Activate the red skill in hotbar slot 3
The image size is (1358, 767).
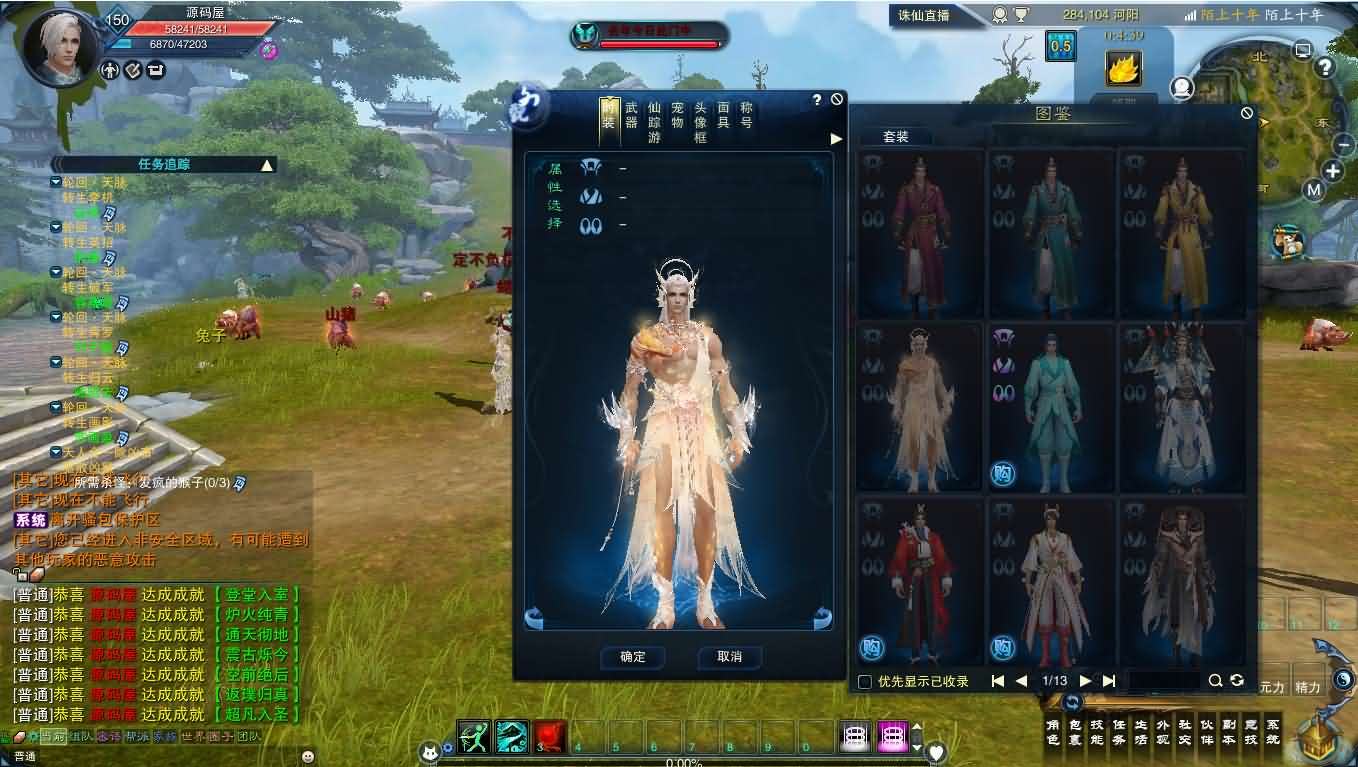pyautogui.click(x=550, y=737)
